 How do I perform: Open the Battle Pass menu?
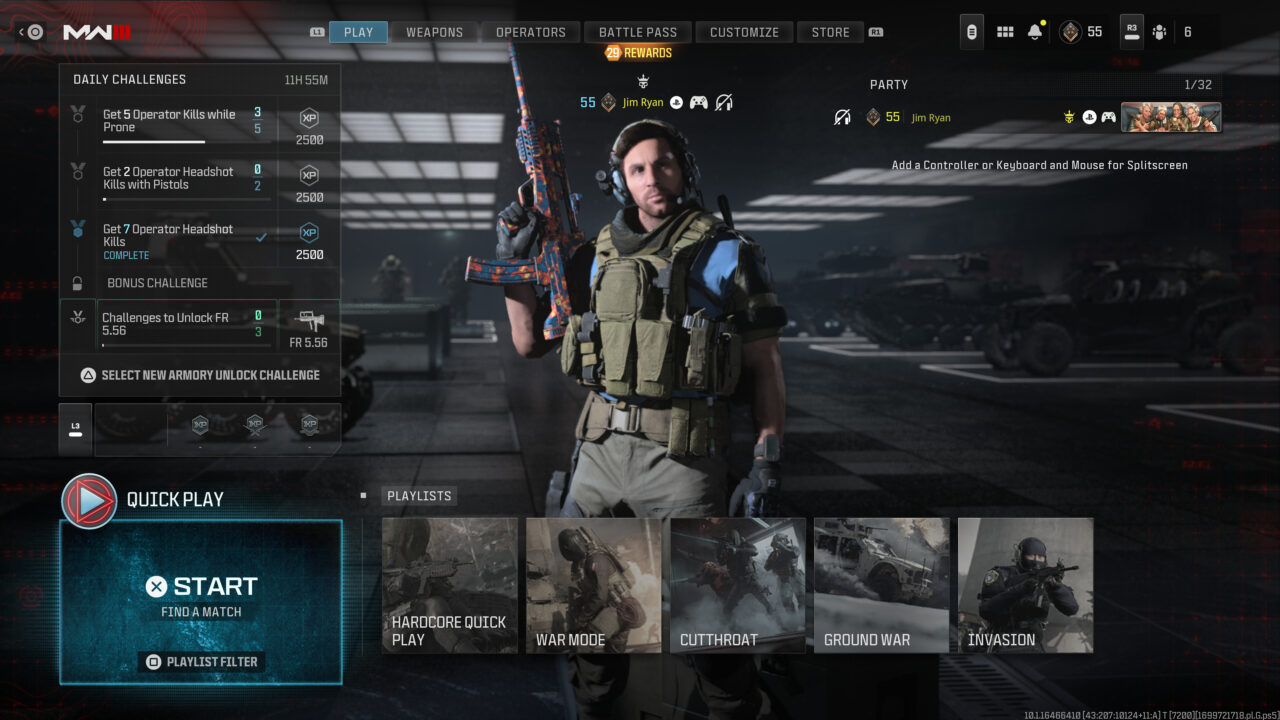637,31
